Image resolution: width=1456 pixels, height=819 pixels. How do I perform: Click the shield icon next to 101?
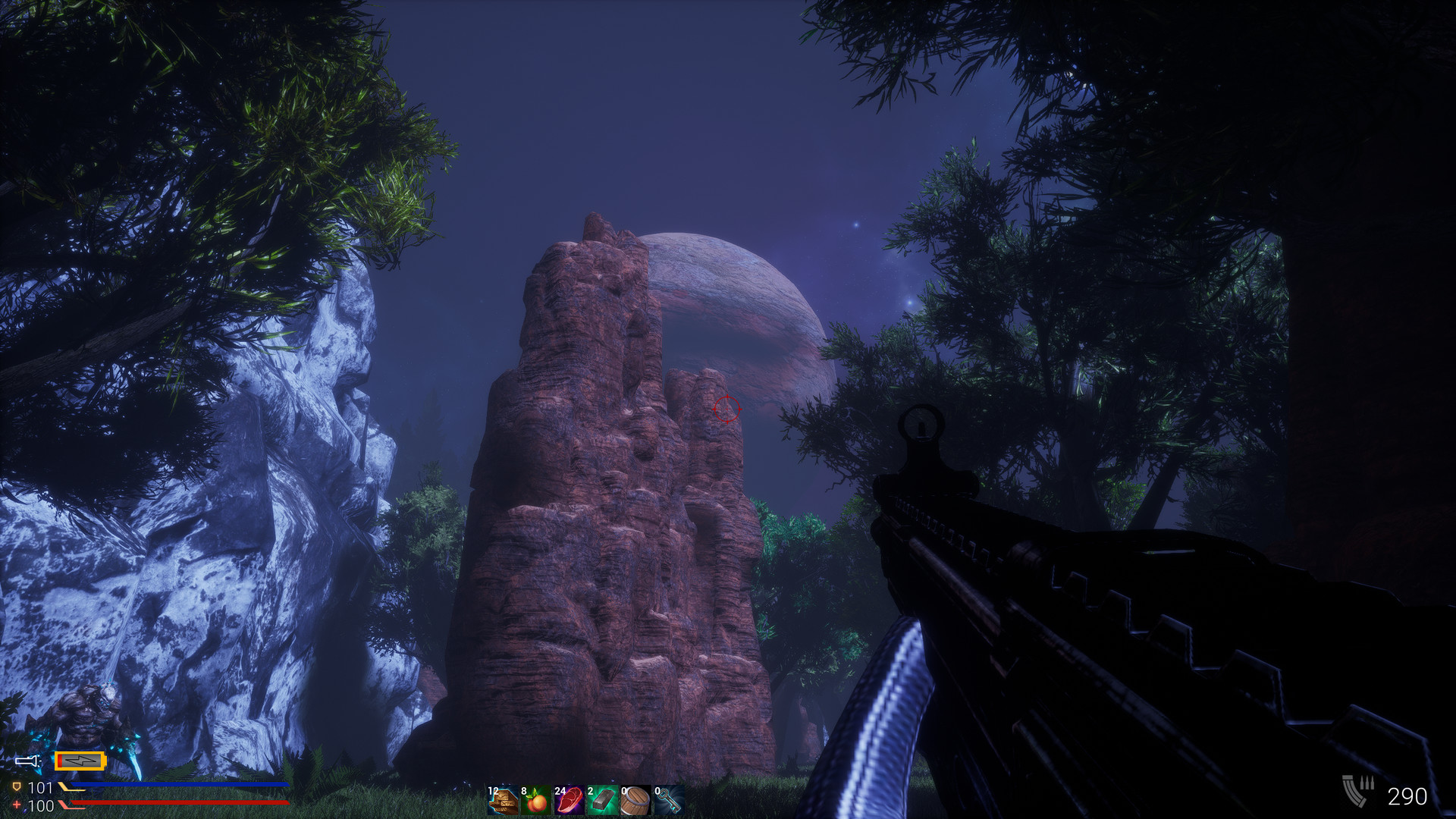(17, 786)
